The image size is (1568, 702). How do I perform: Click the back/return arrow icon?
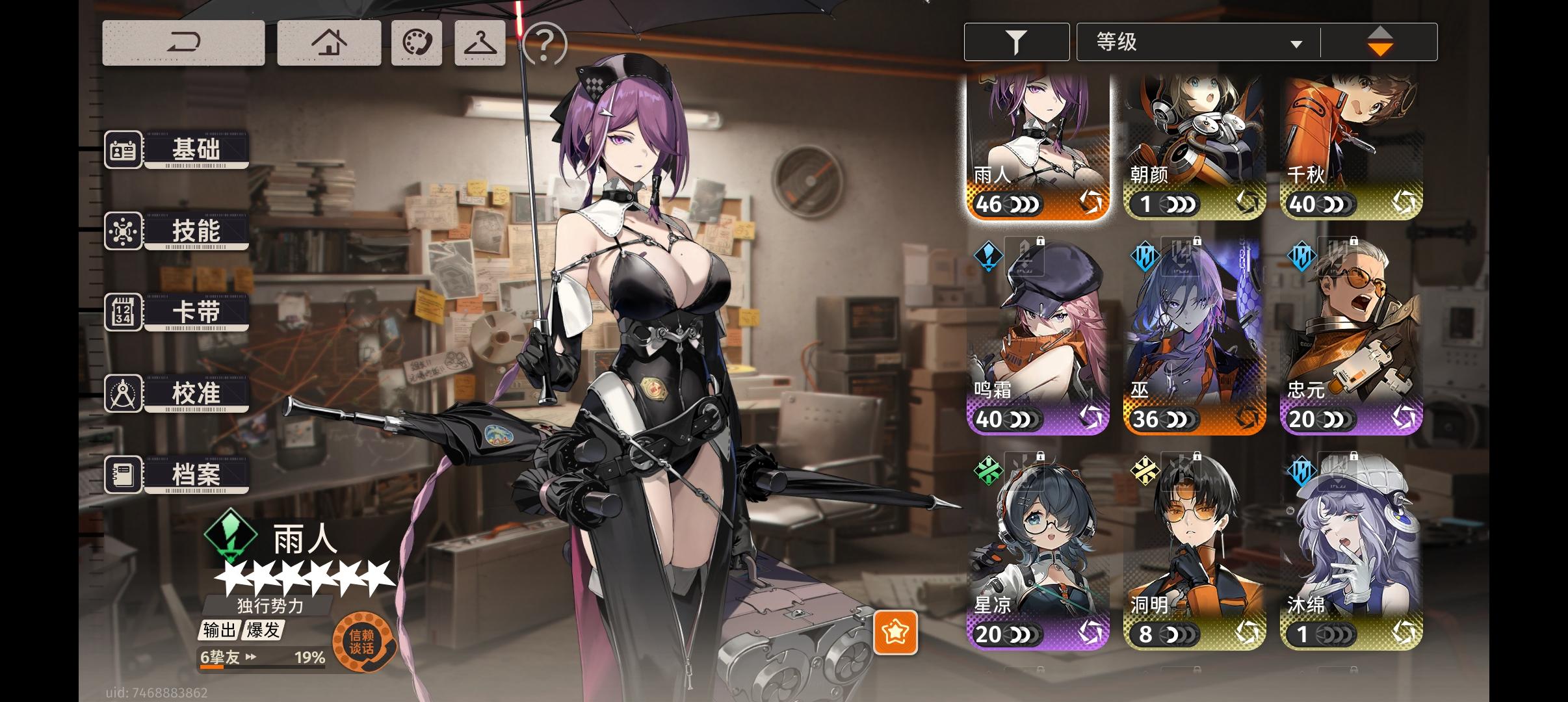pyautogui.click(x=184, y=42)
